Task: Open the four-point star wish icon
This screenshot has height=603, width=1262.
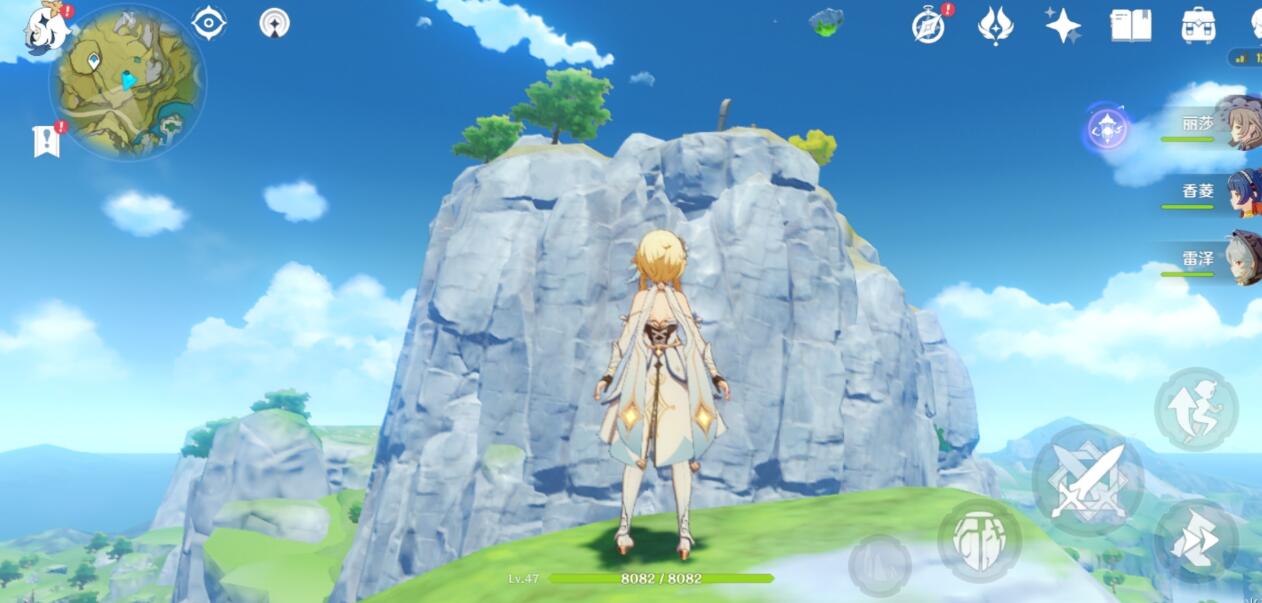Action: click(x=1062, y=25)
